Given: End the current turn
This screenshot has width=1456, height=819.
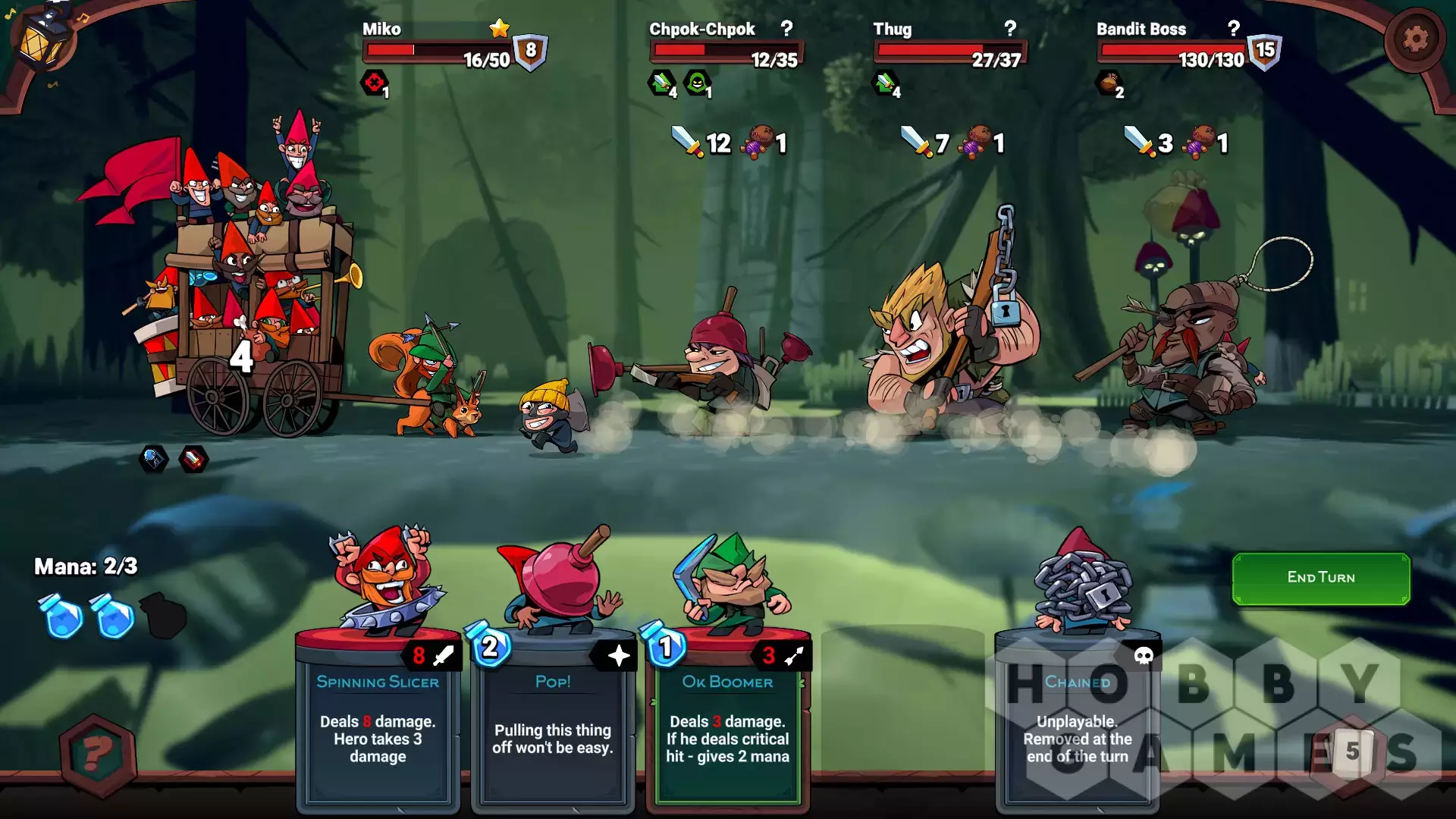Looking at the screenshot, I should point(1320,578).
